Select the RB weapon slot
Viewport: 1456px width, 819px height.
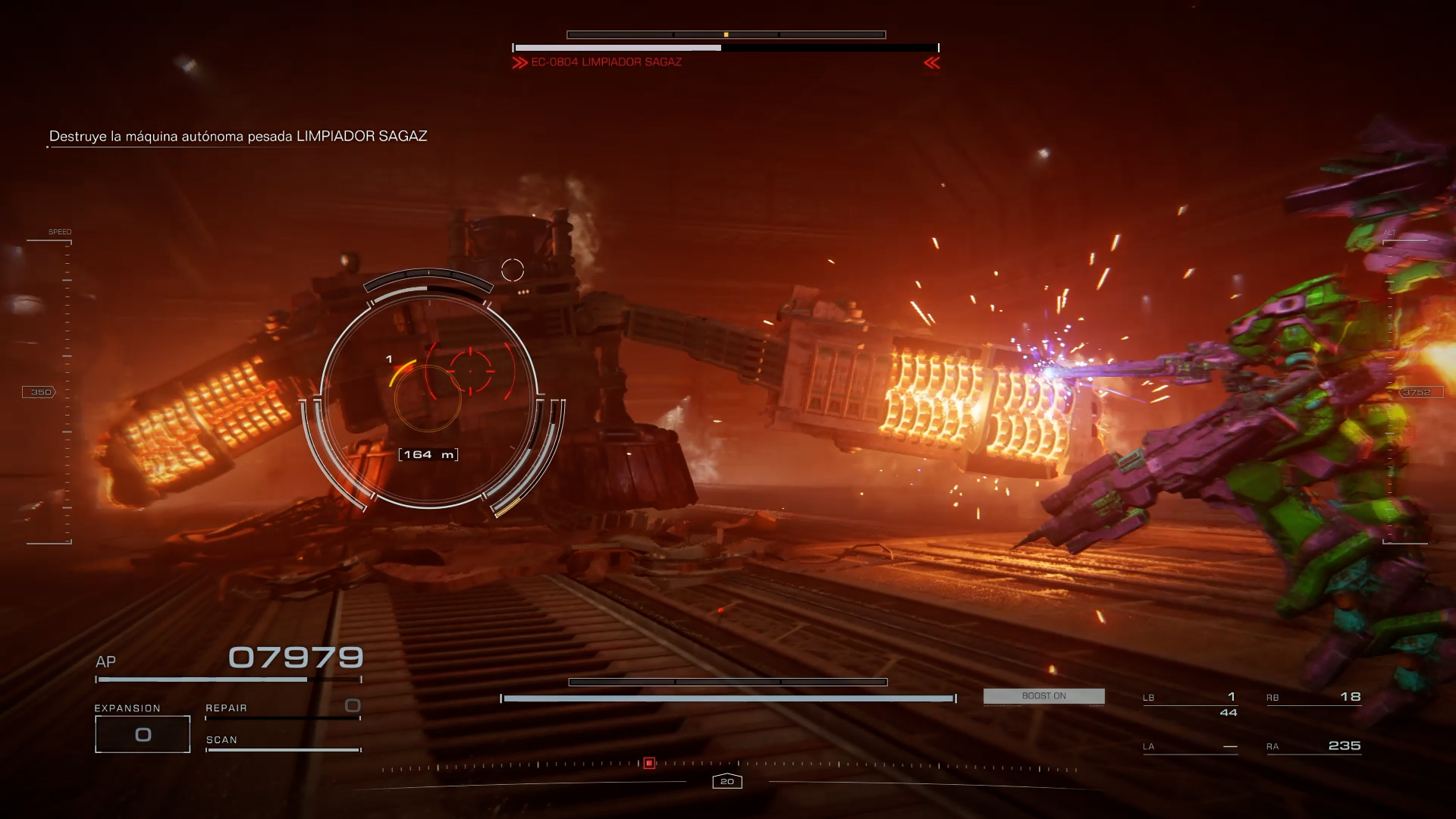(x=1313, y=697)
